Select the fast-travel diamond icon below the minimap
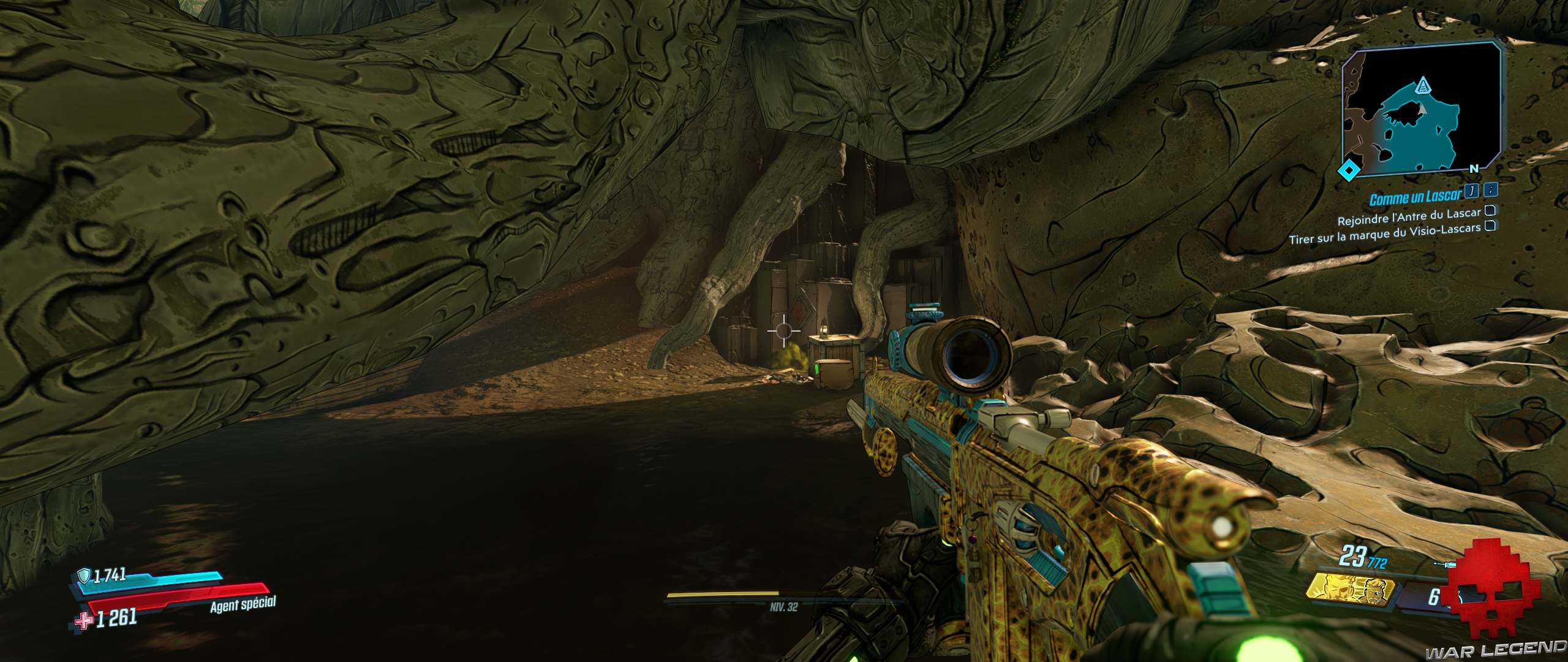Screen dimensions: 1568x662 coord(1349,169)
